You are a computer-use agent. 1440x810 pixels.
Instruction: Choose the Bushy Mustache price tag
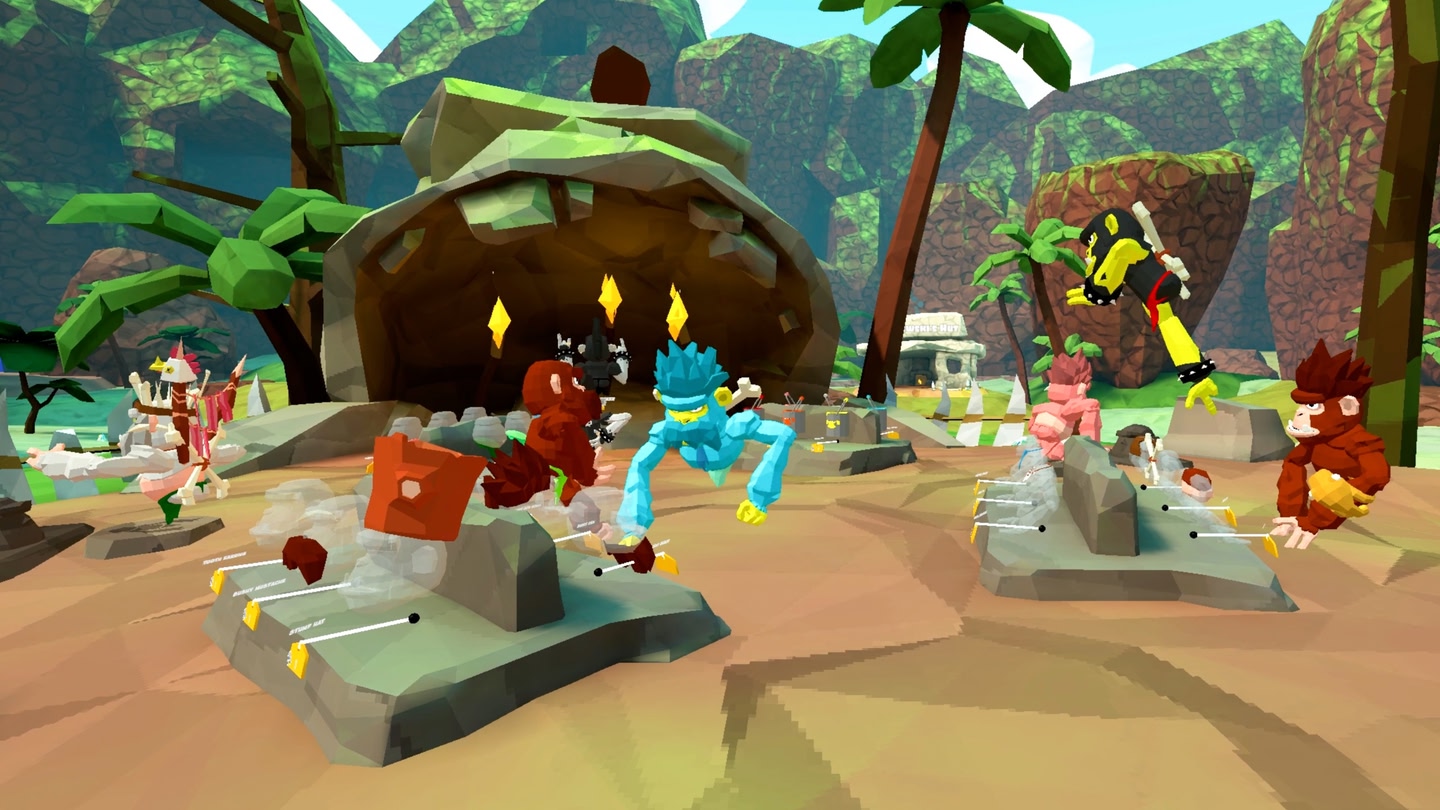click(252, 615)
